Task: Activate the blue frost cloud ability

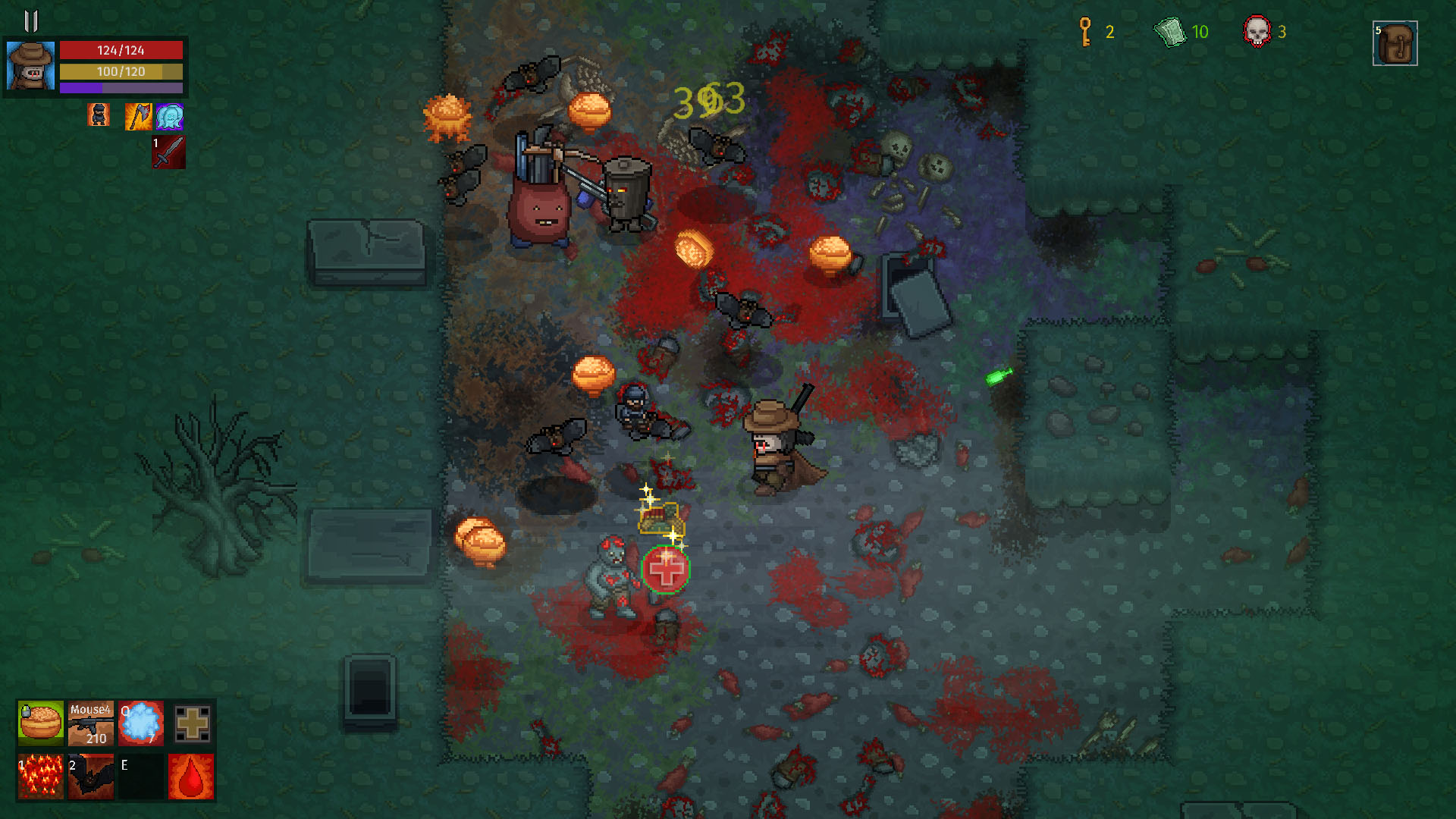Action: [x=141, y=723]
